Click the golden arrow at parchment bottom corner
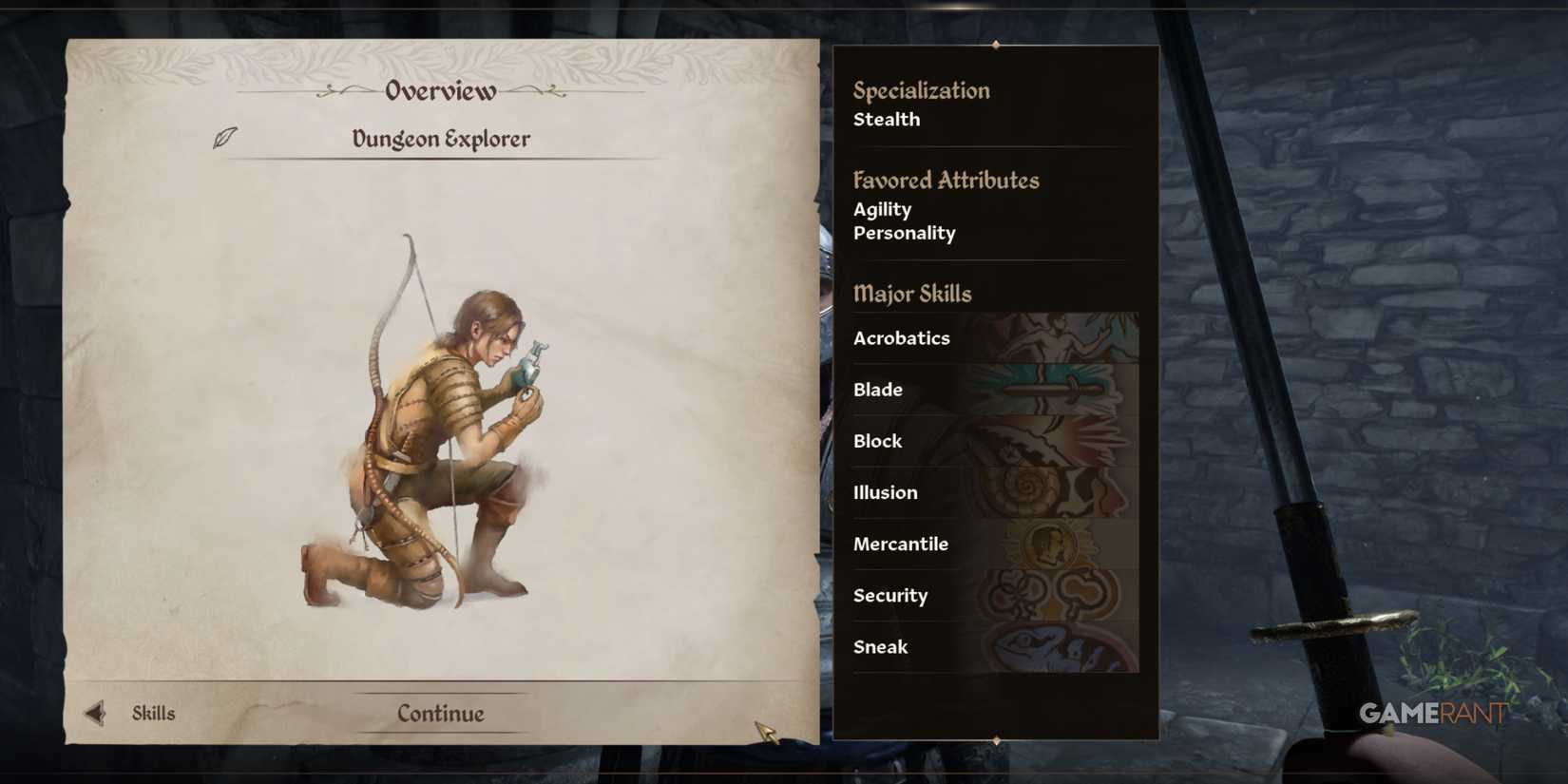 [766, 728]
